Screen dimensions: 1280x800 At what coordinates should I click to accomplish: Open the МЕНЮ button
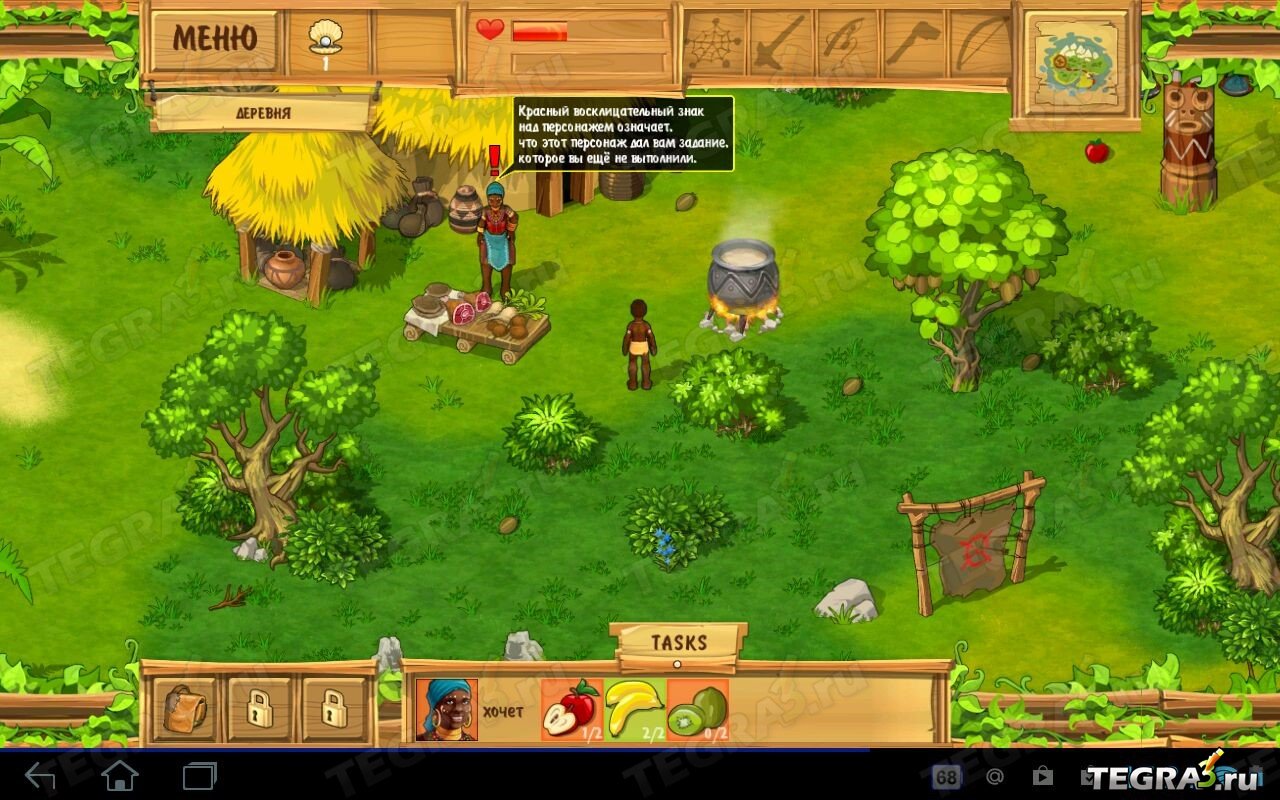(x=213, y=38)
